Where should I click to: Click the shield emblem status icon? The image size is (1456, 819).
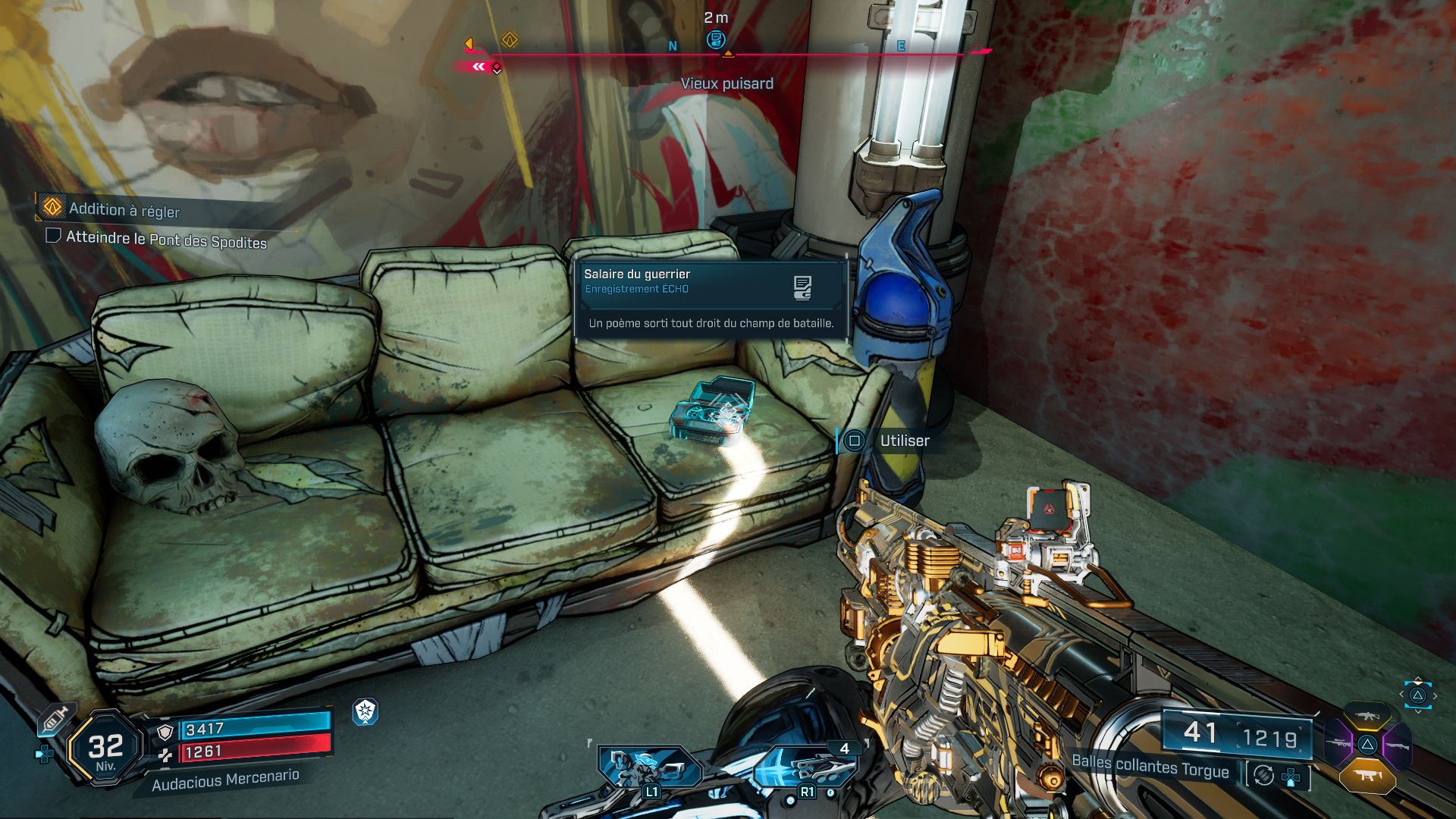point(366,711)
